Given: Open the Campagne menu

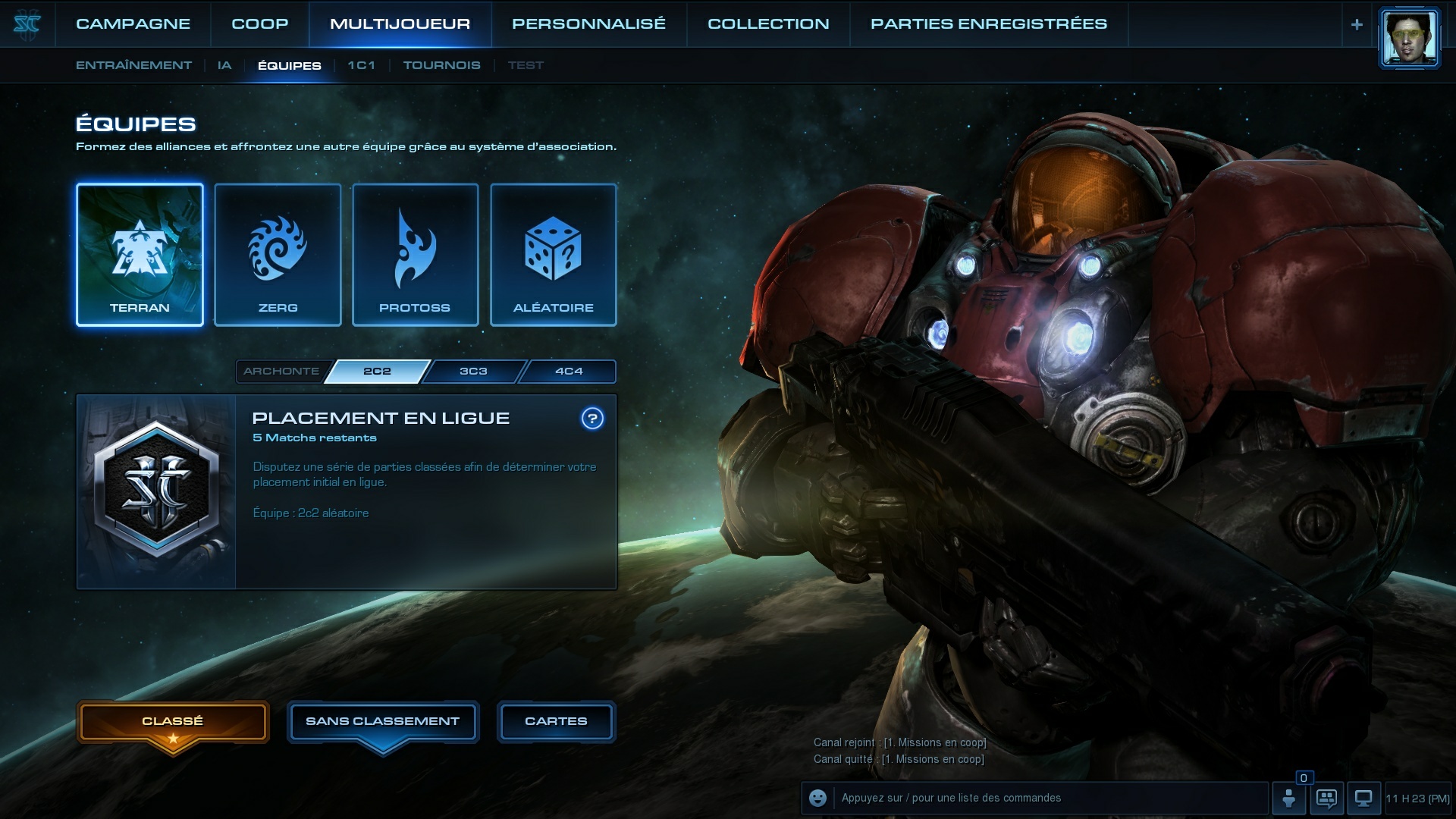Looking at the screenshot, I should point(133,24).
